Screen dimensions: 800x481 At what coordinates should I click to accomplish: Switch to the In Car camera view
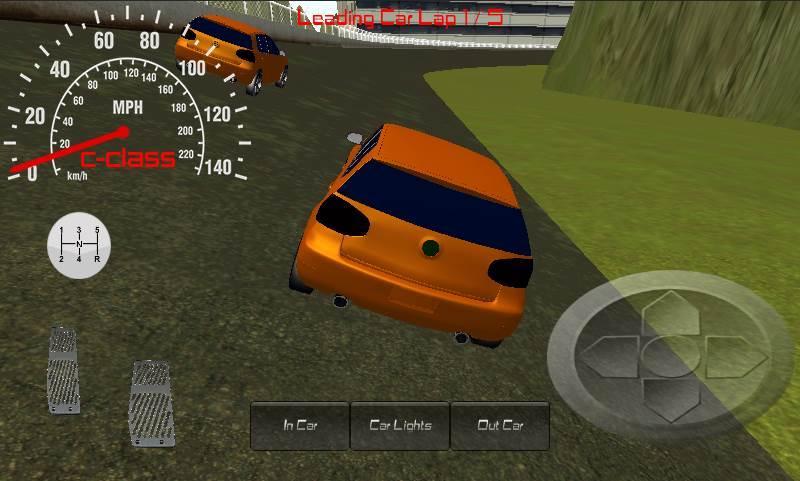click(x=300, y=425)
